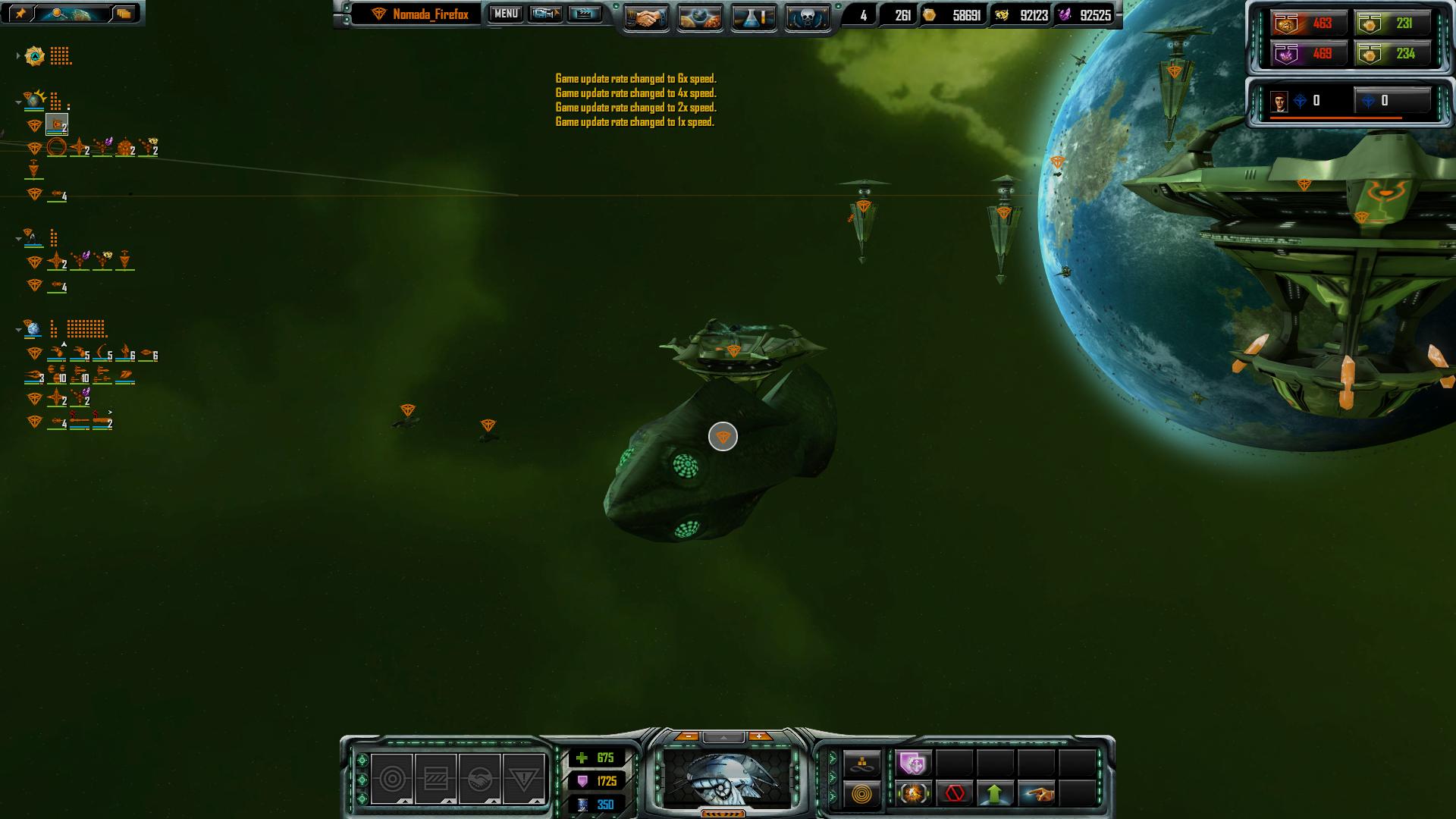This screenshot has width=1456, height=819.
Task: Select the selected ship portrait
Action: pos(723,779)
